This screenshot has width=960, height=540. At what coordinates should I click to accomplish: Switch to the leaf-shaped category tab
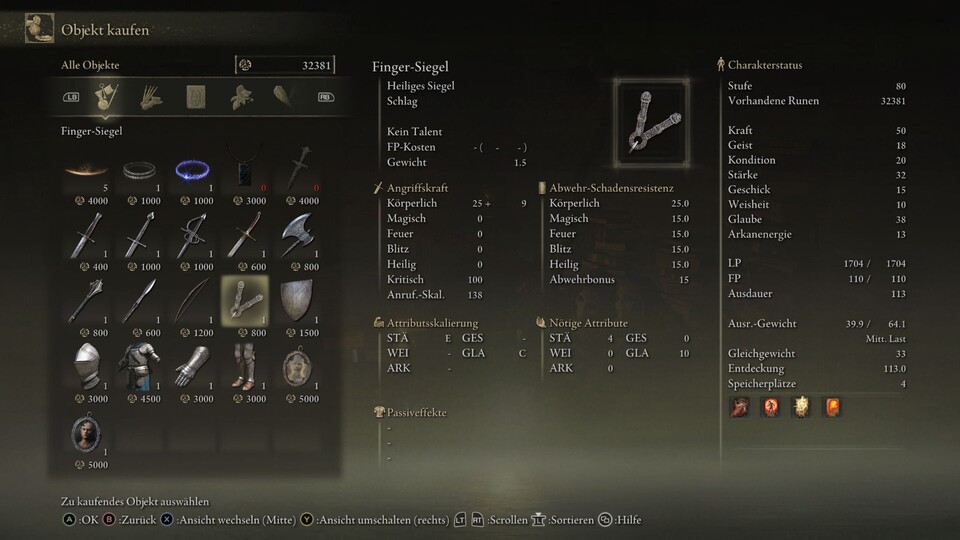[240, 97]
